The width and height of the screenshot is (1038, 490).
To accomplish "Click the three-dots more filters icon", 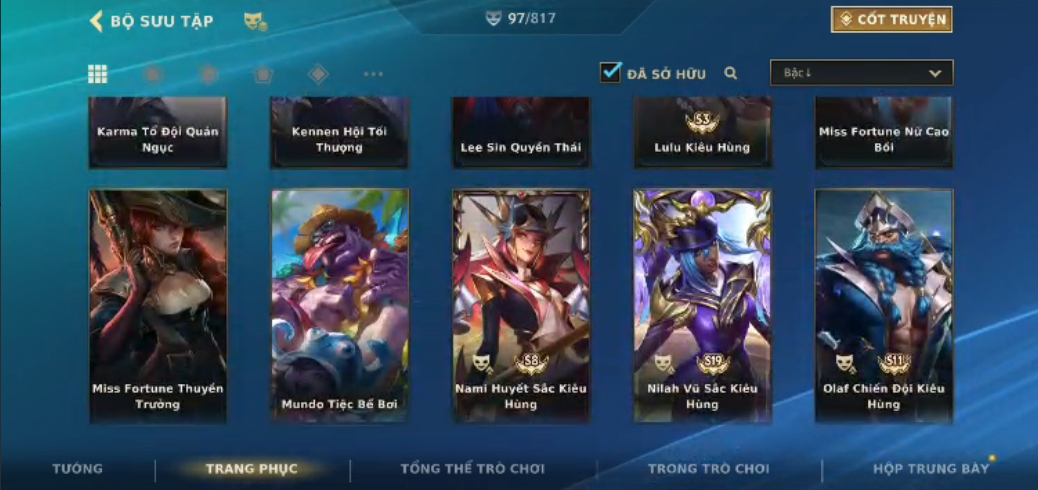I will [373, 74].
